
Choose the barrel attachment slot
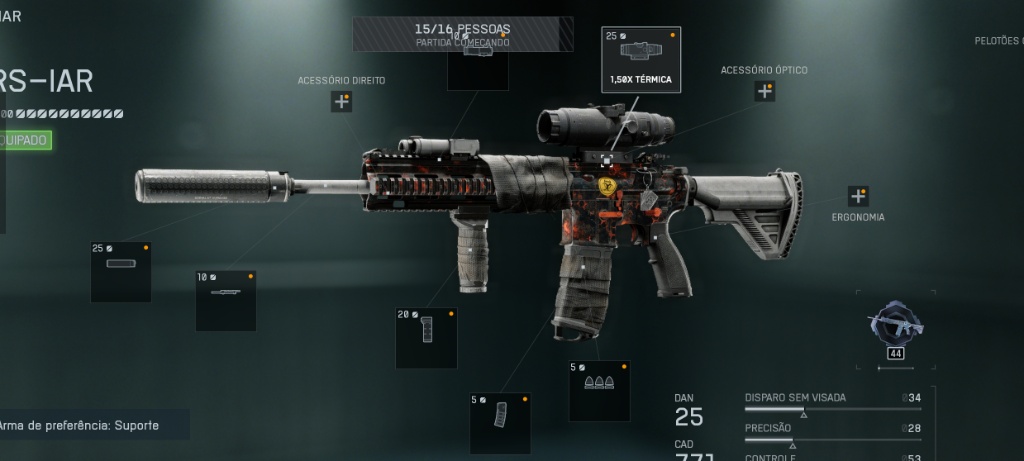(226, 300)
